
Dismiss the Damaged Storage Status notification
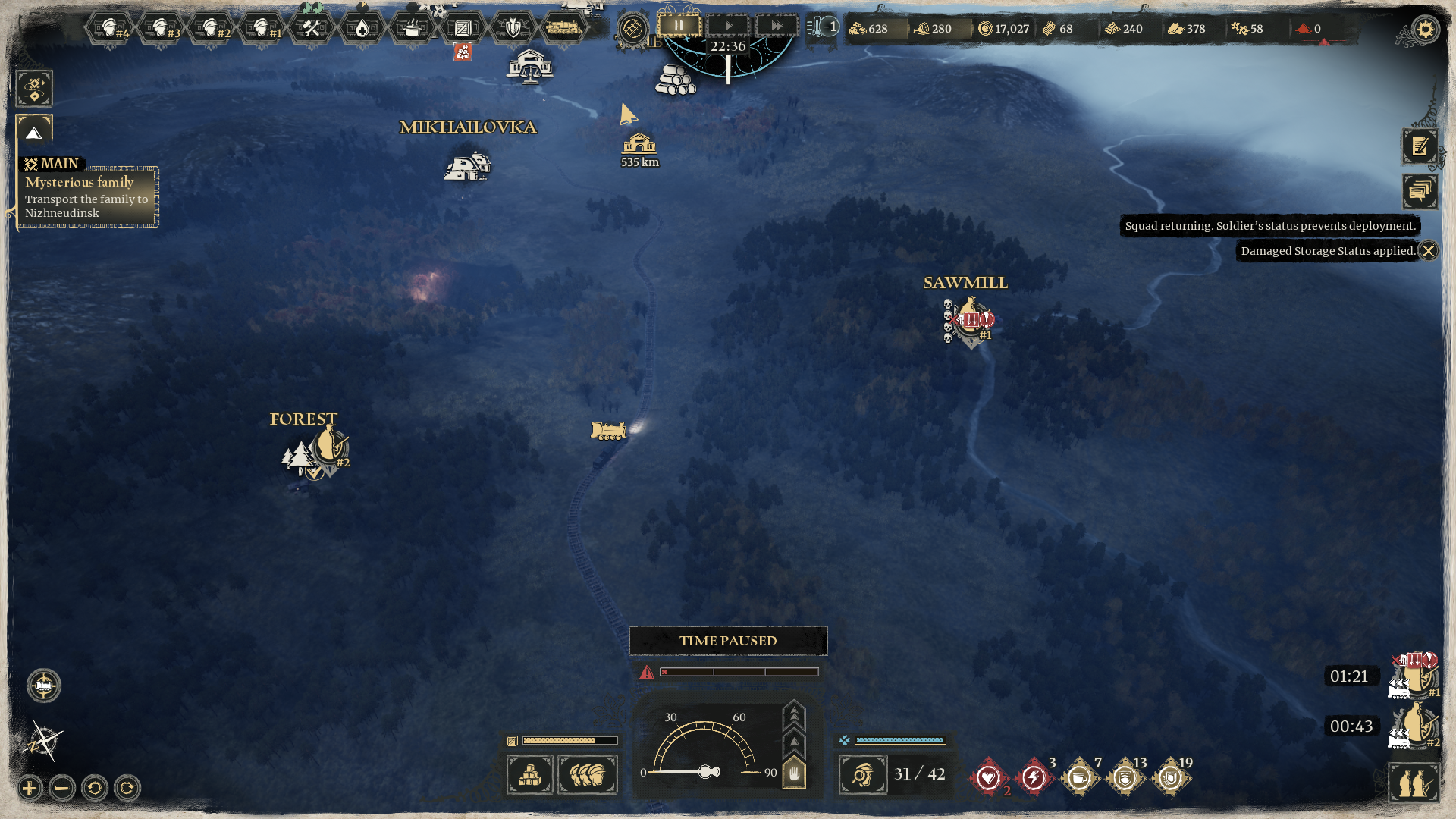[x=1428, y=251]
